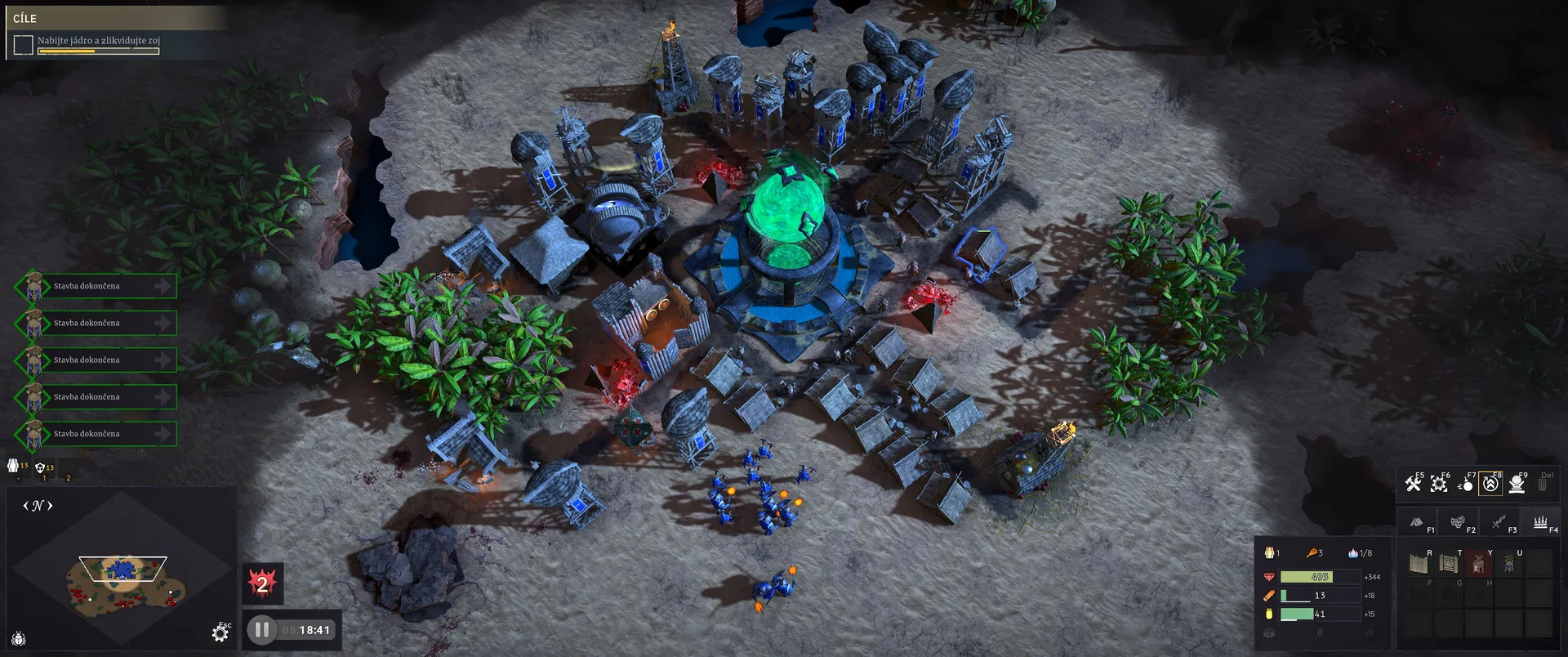Choose the wooden gate build slot

coord(1448,563)
